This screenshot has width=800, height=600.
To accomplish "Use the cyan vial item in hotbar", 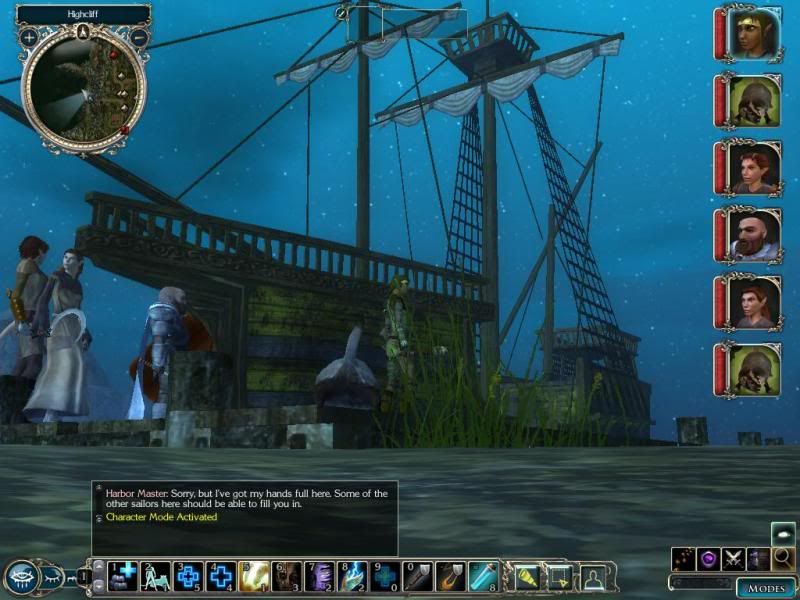I will click(x=483, y=575).
